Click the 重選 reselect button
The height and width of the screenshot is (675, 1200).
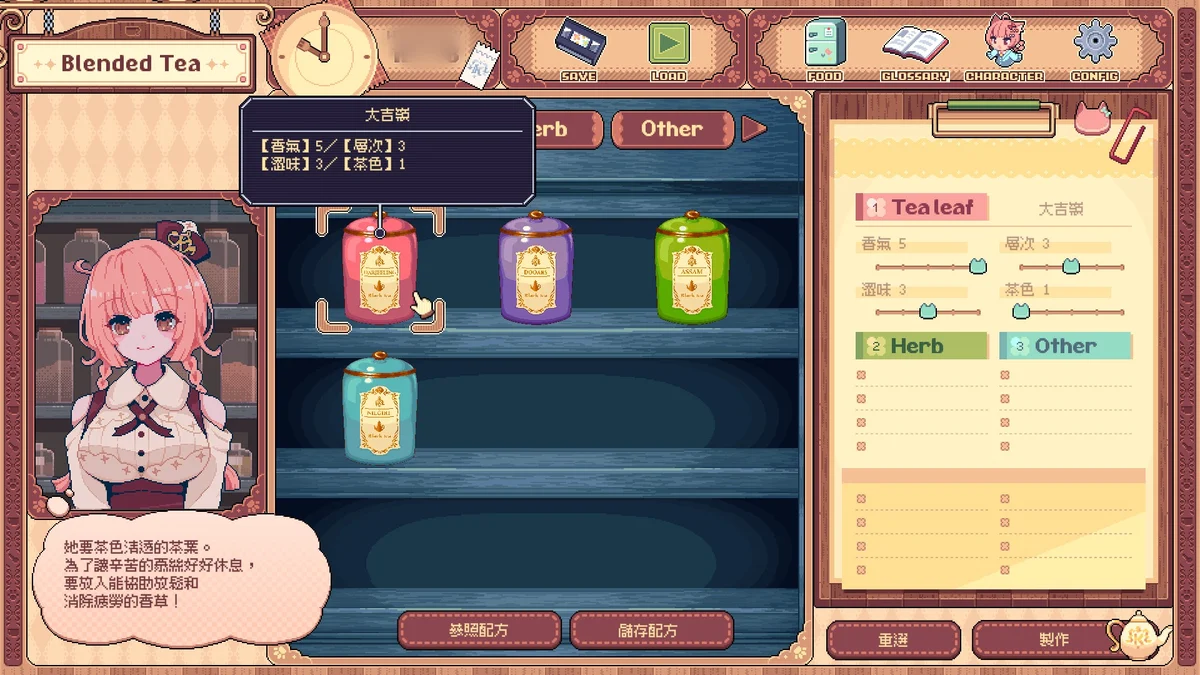tap(893, 639)
